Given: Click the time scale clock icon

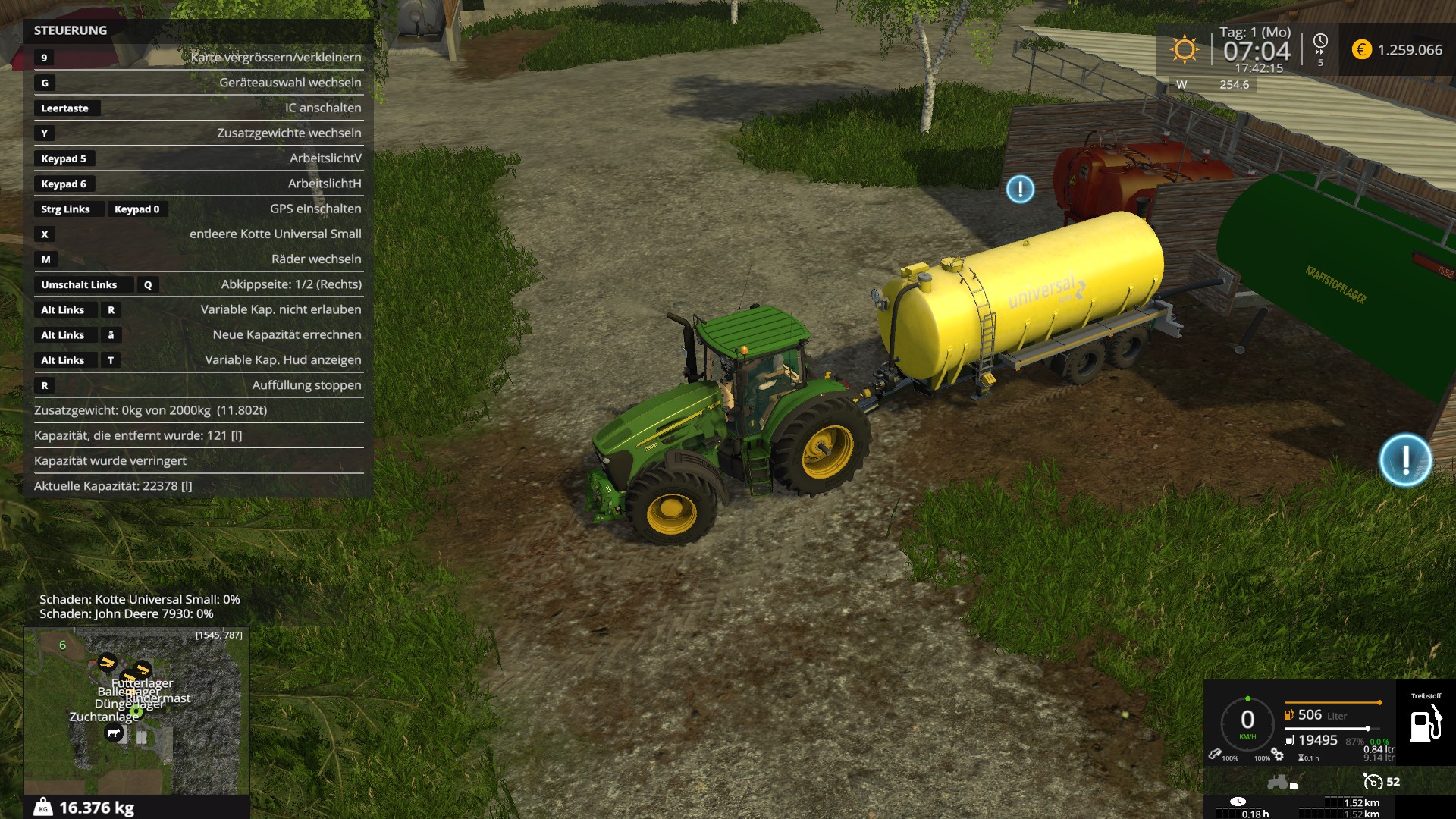Looking at the screenshot, I should click(1320, 41).
